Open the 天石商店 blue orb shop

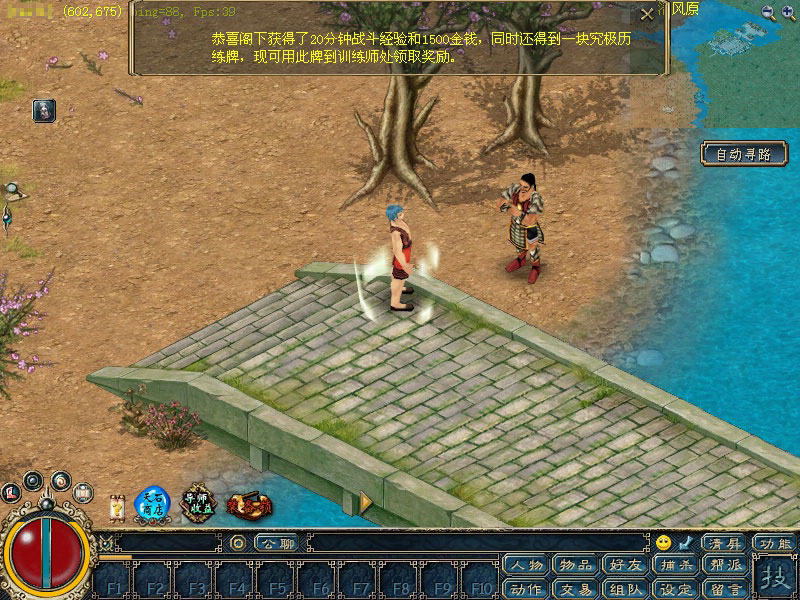[x=153, y=502]
